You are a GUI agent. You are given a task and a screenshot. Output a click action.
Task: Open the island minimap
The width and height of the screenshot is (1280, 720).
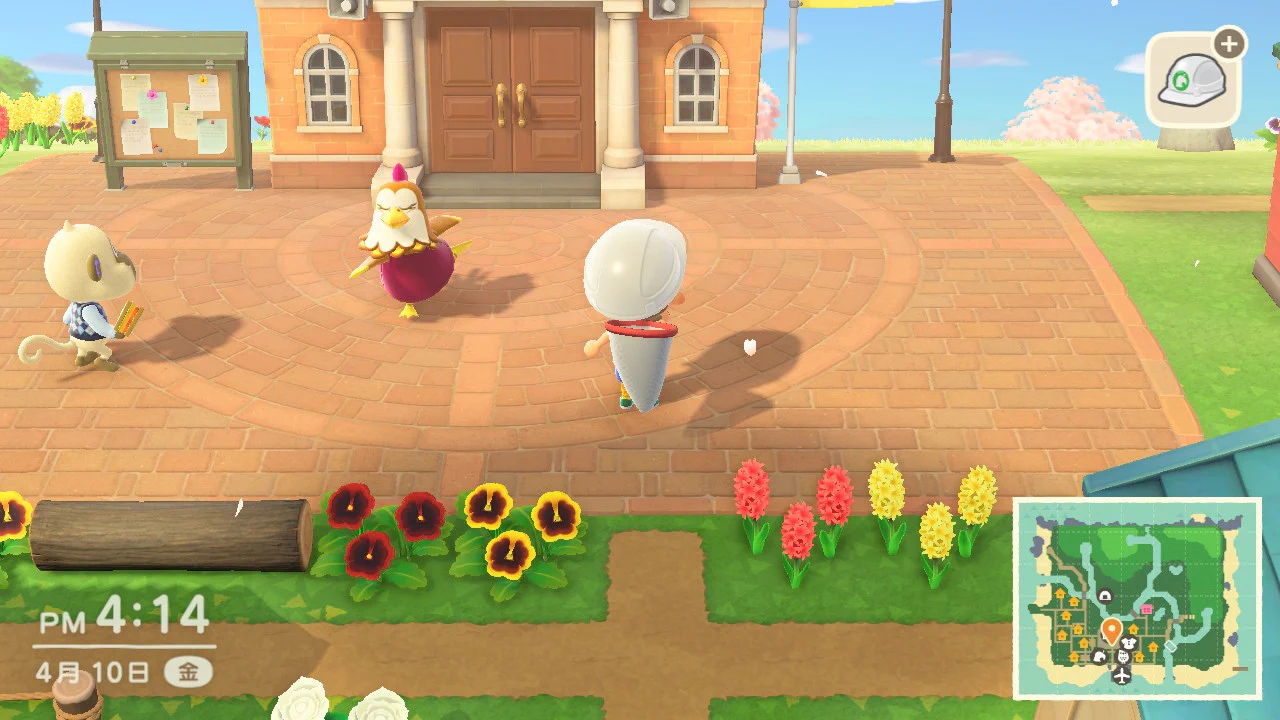point(1137,598)
